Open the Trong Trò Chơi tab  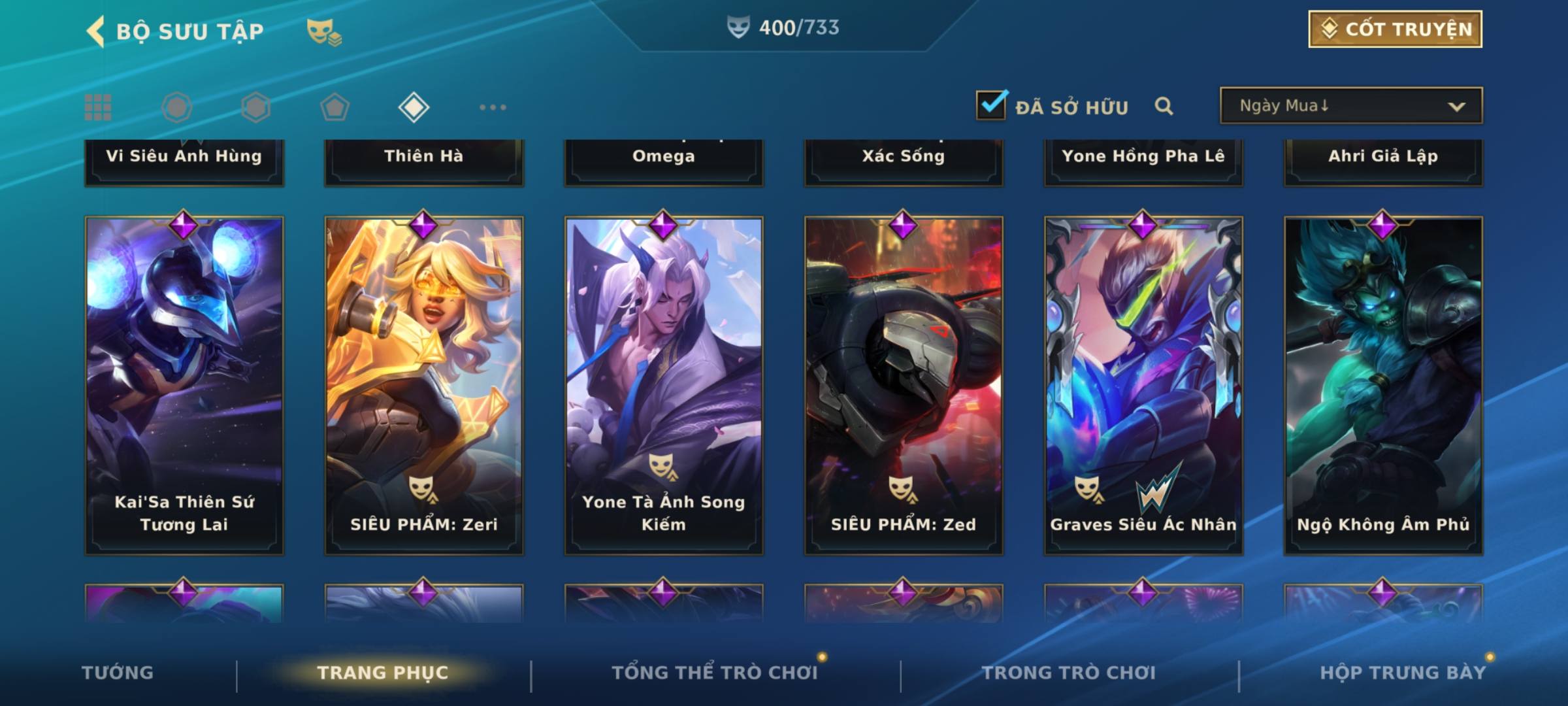[x=1069, y=673]
